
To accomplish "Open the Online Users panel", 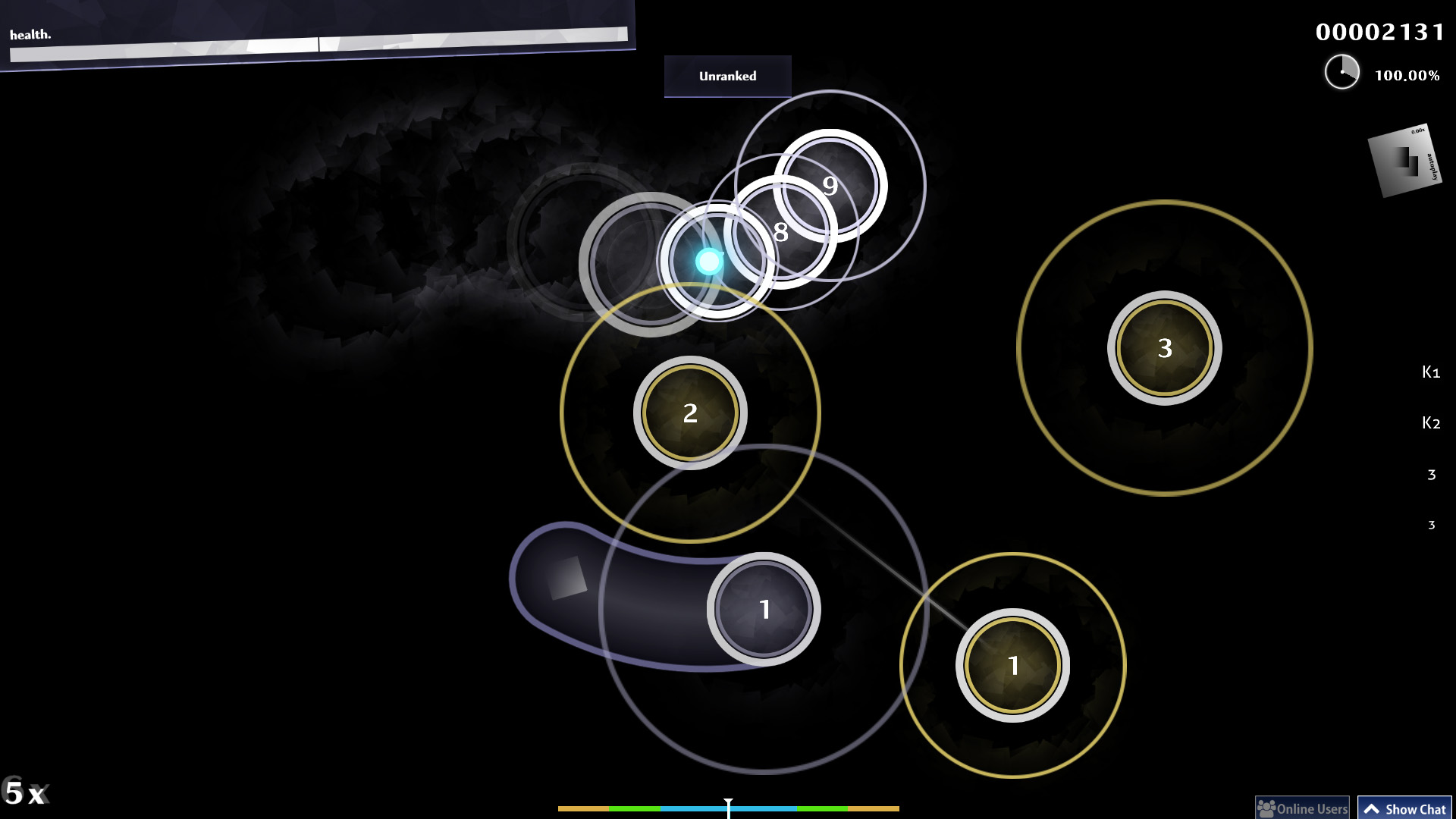I will tap(1303, 807).
